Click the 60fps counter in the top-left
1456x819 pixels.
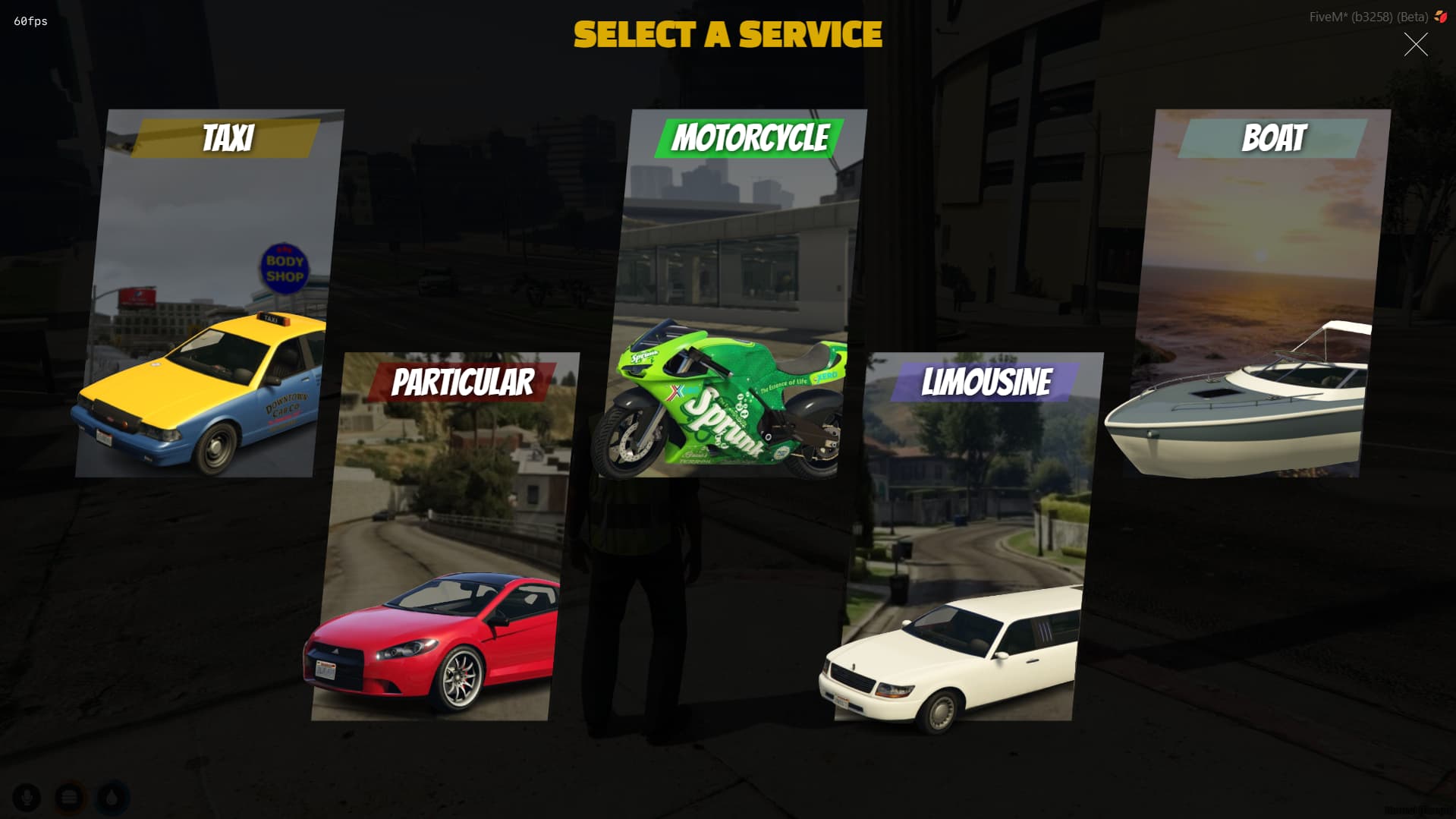pyautogui.click(x=29, y=21)
